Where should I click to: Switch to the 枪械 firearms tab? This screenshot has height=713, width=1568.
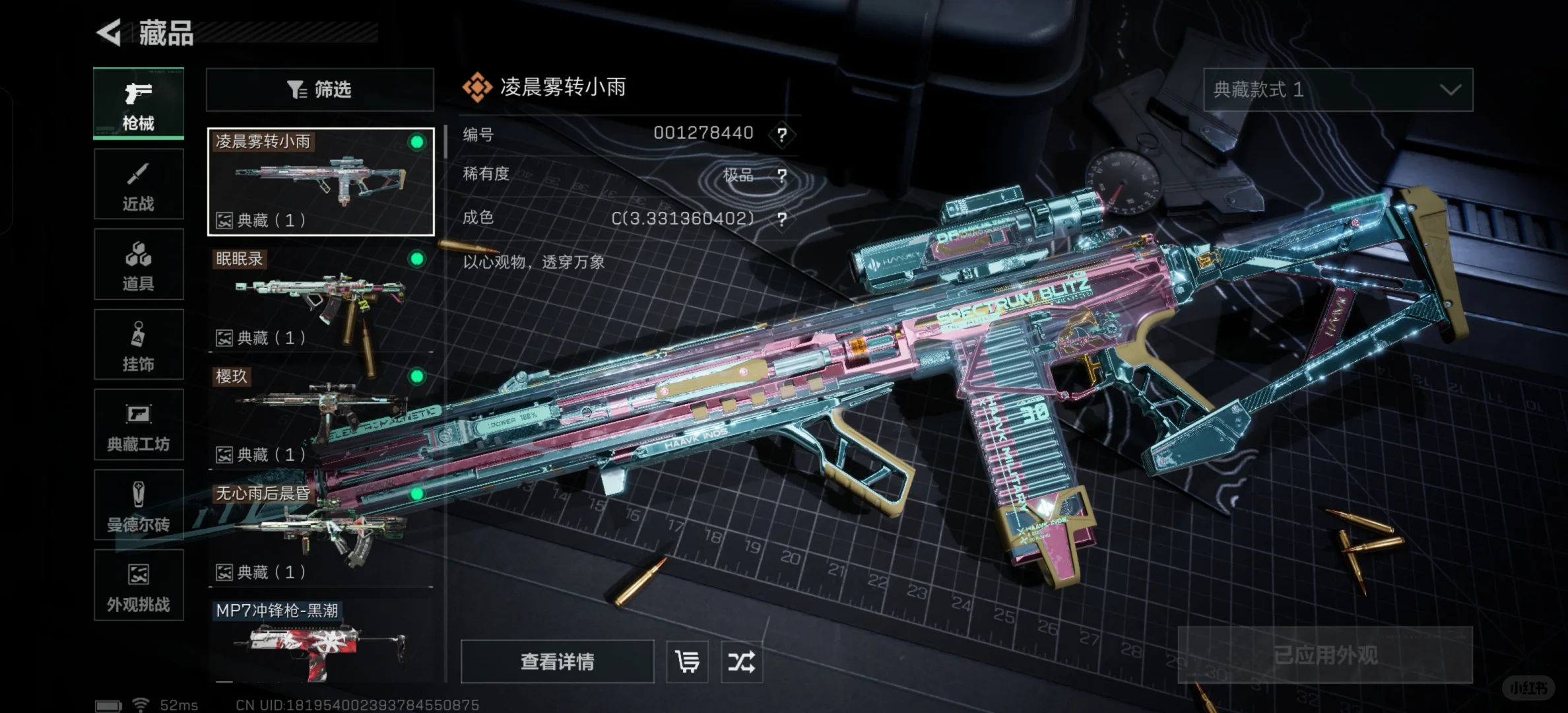tap(139, 104)
